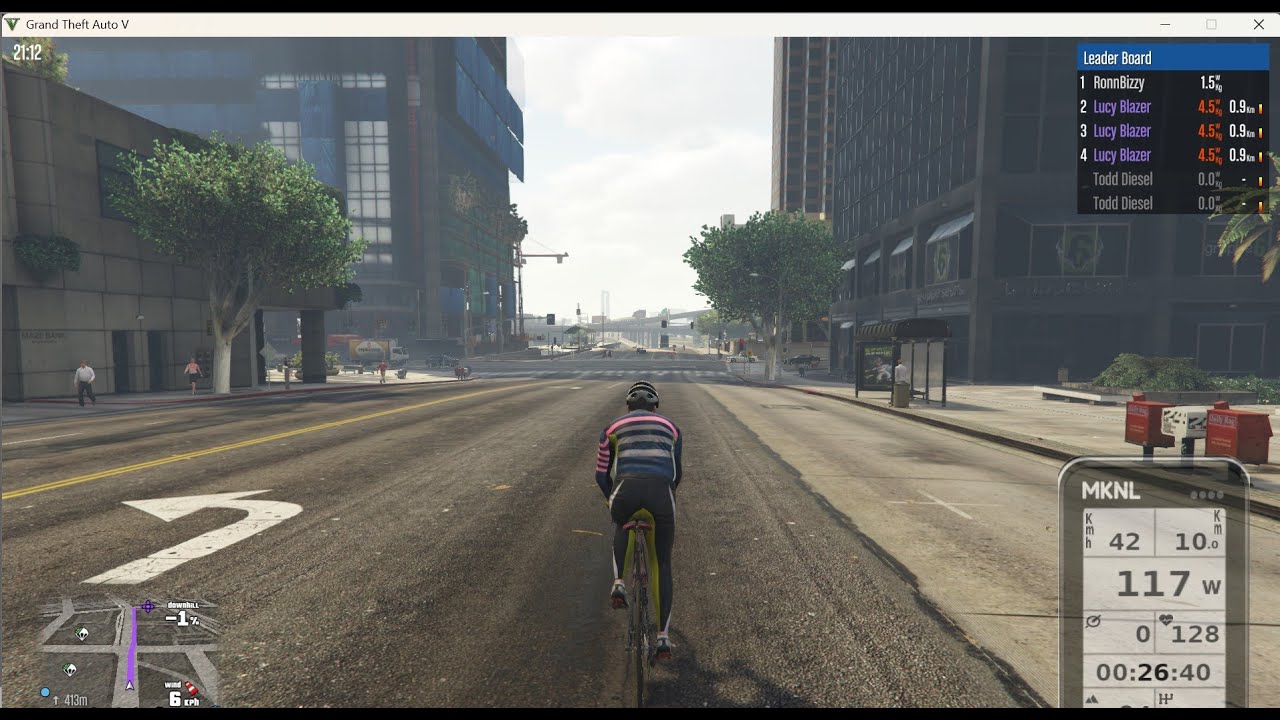Close the Grand Theft Auto V window
This screenshot has height=720, width=1280.
[1258, 24]
